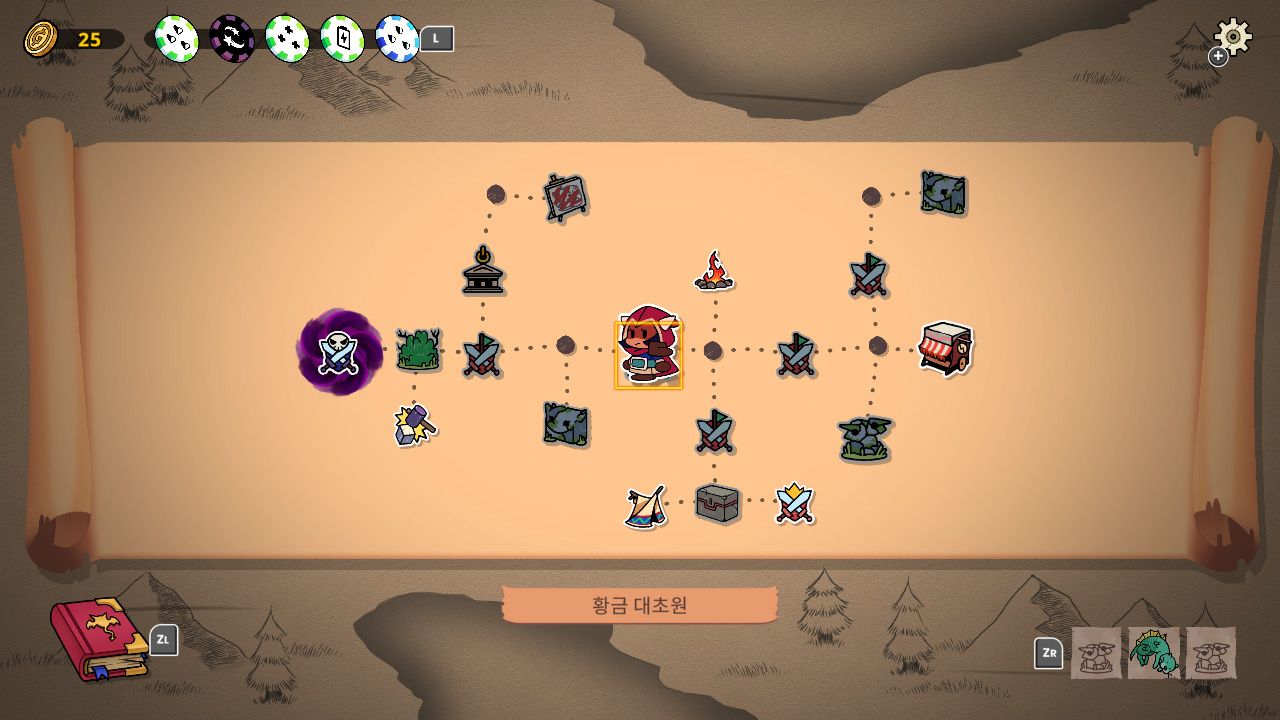Travel to the campfire node
Viewport: 1280px width, 720px height.
point(713,271)
